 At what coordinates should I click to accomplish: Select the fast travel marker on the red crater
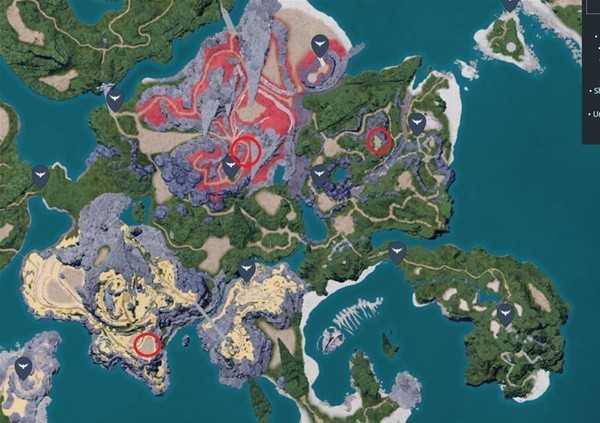click(319, 44)
